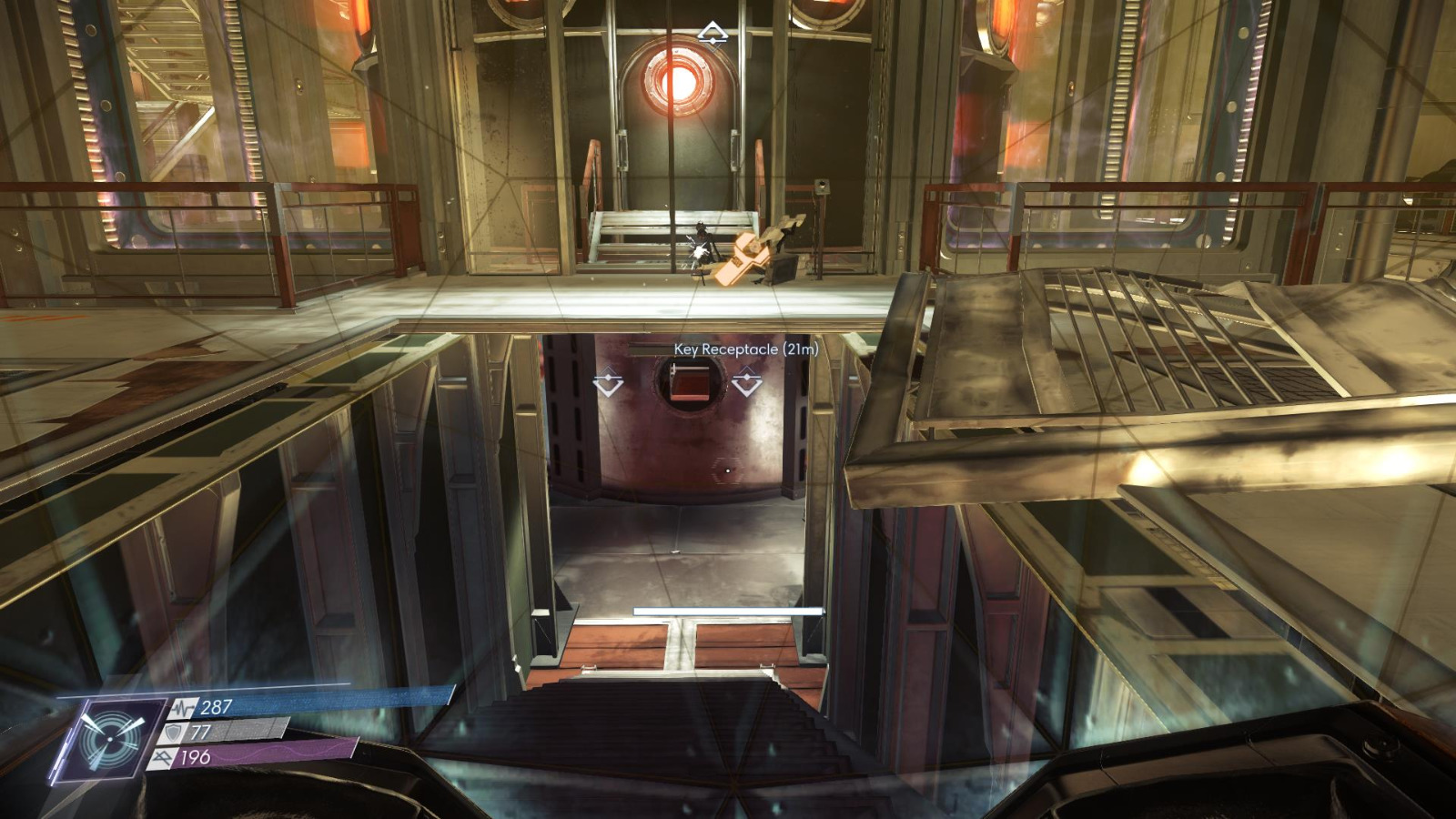Click the toppled turret on the walkway

tap(703, 253)
